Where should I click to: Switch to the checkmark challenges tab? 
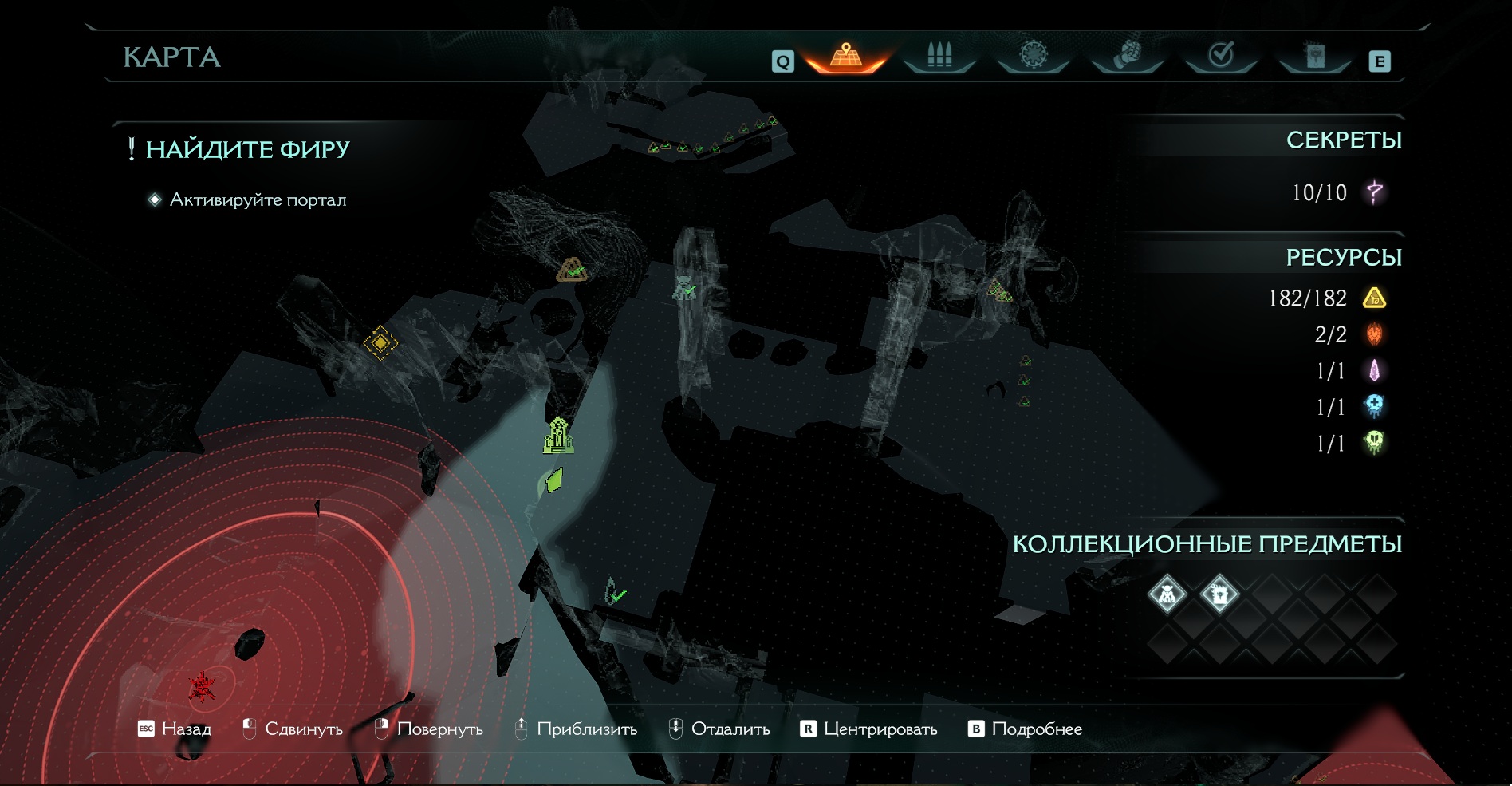pyautogui.click(x=1221, y=55)
